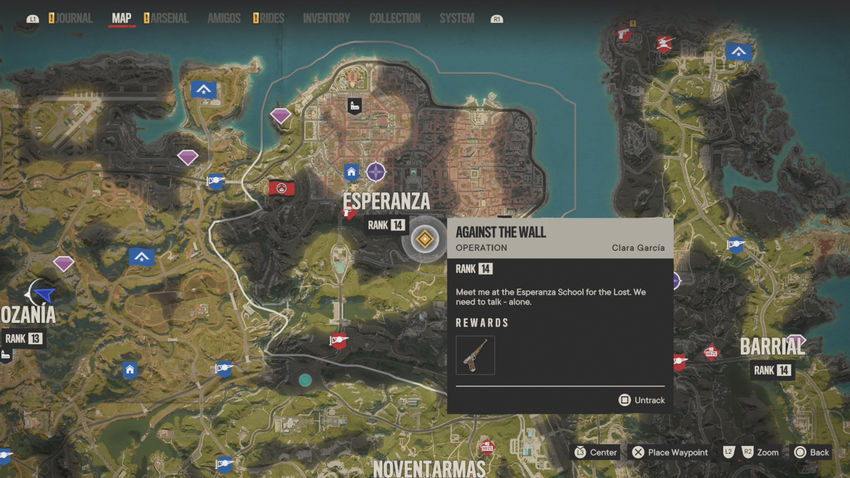
Task: Click the red flag marker west of Esperanza
Action: (281, 187)
